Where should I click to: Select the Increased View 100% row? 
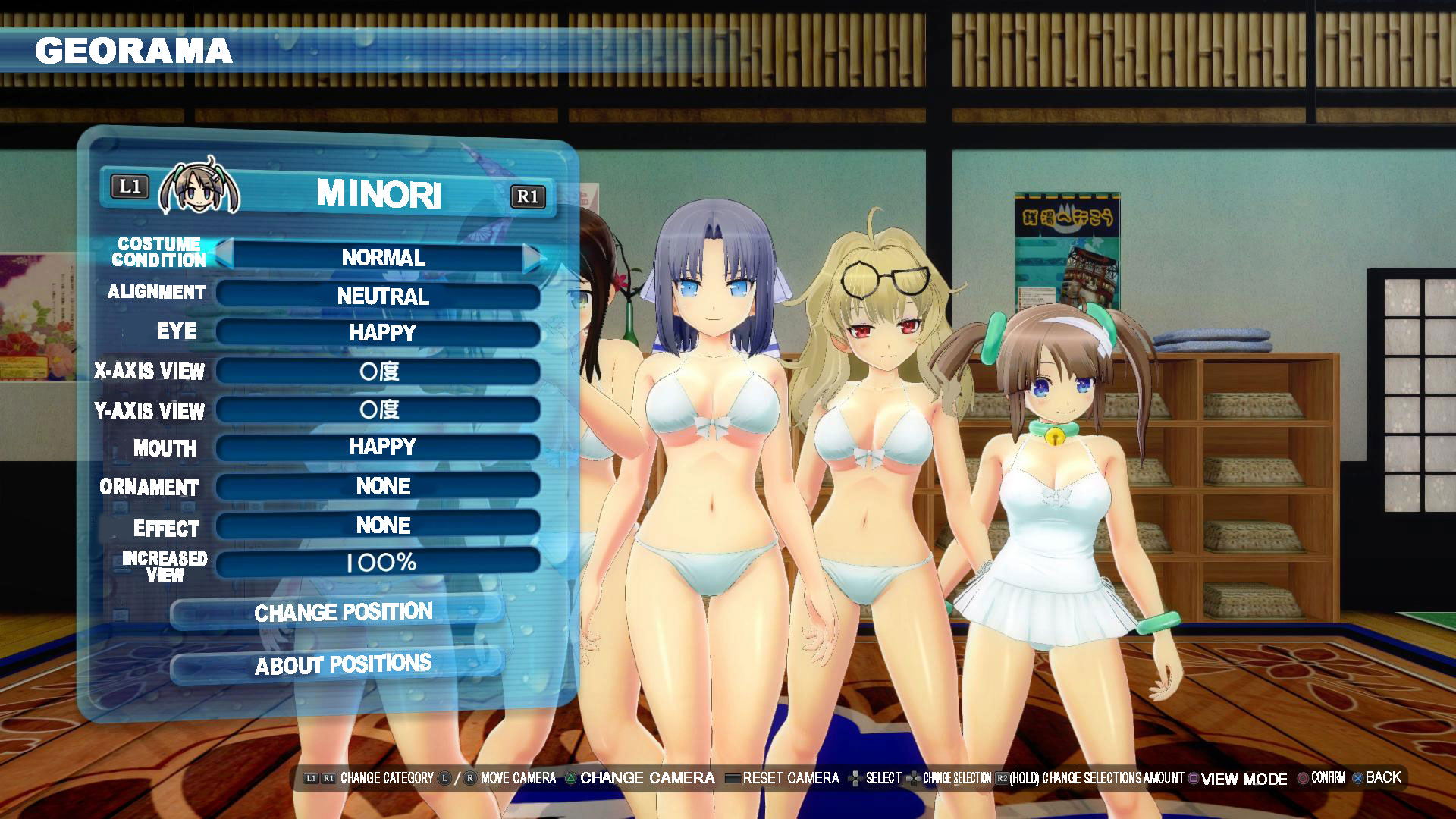coord(379,563)
